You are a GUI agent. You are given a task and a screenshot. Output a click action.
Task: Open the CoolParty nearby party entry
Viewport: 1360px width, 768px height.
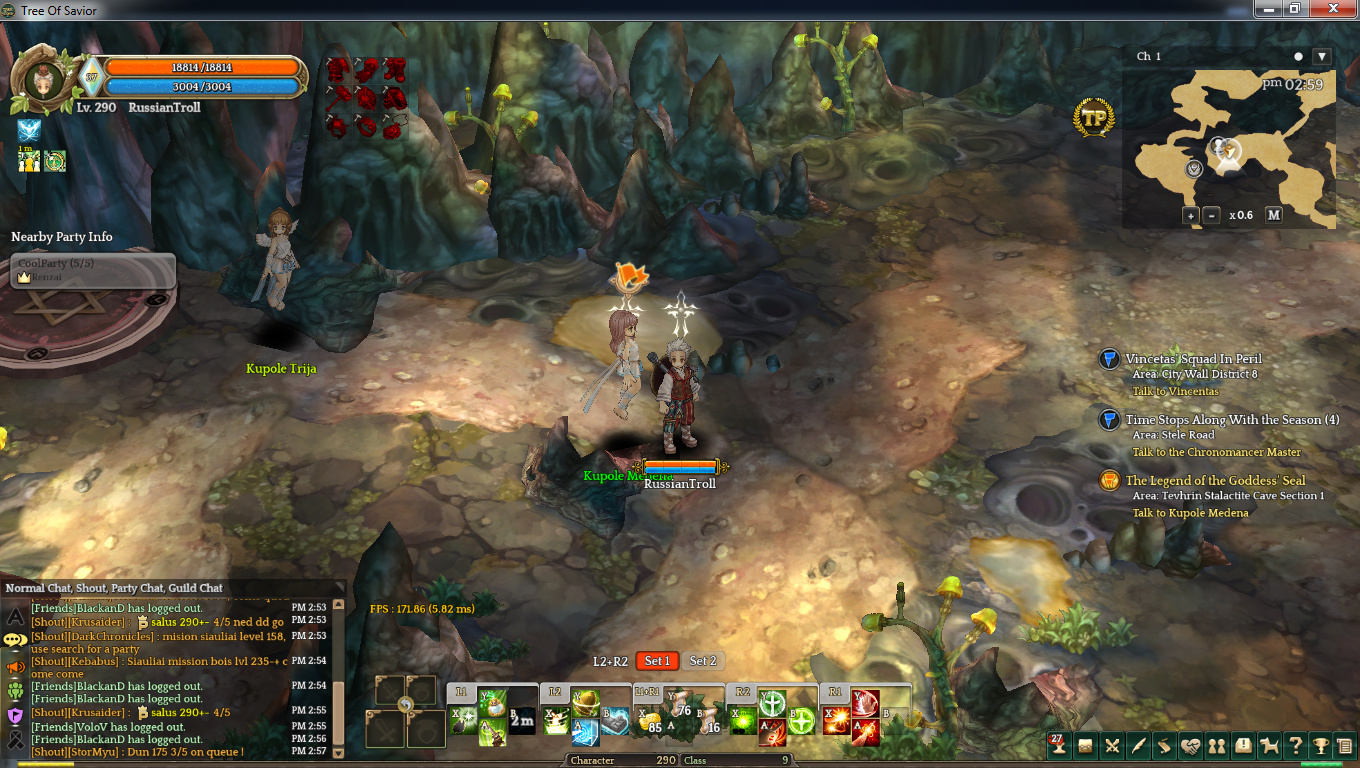[95, 270]
